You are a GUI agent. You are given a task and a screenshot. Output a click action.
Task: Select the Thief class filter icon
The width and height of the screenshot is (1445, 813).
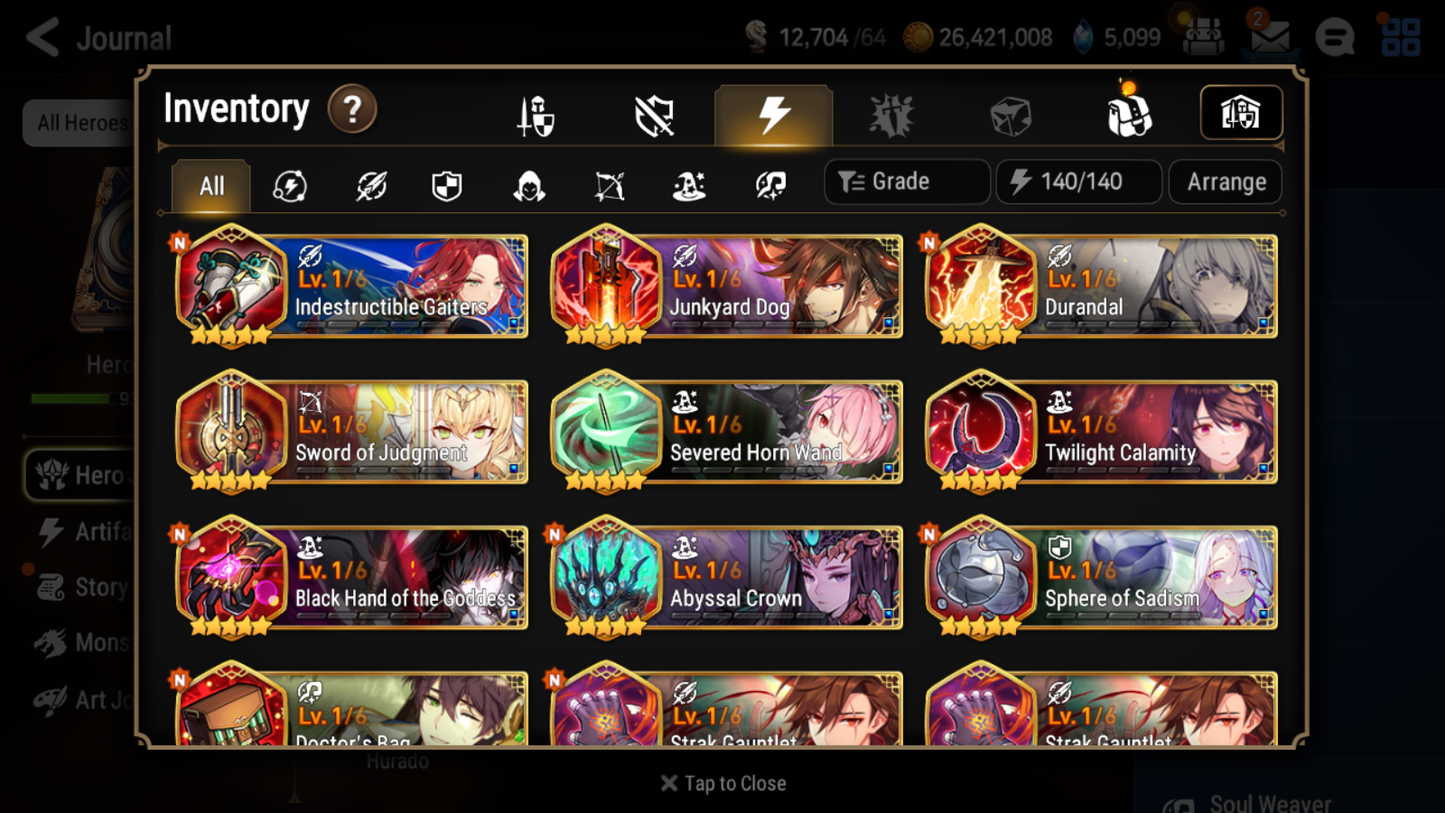(528, 186)
